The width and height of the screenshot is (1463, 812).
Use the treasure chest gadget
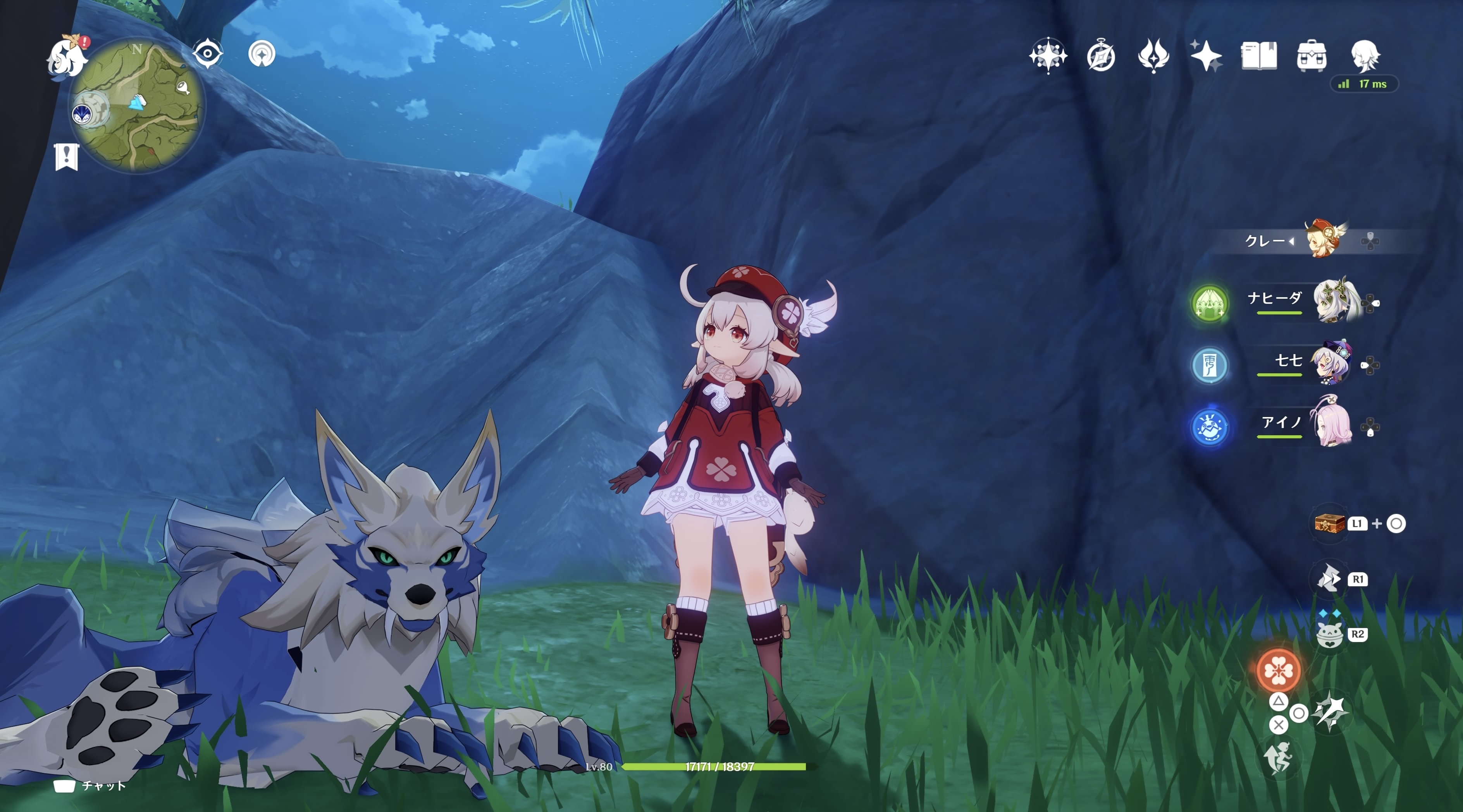[1330, 523]
